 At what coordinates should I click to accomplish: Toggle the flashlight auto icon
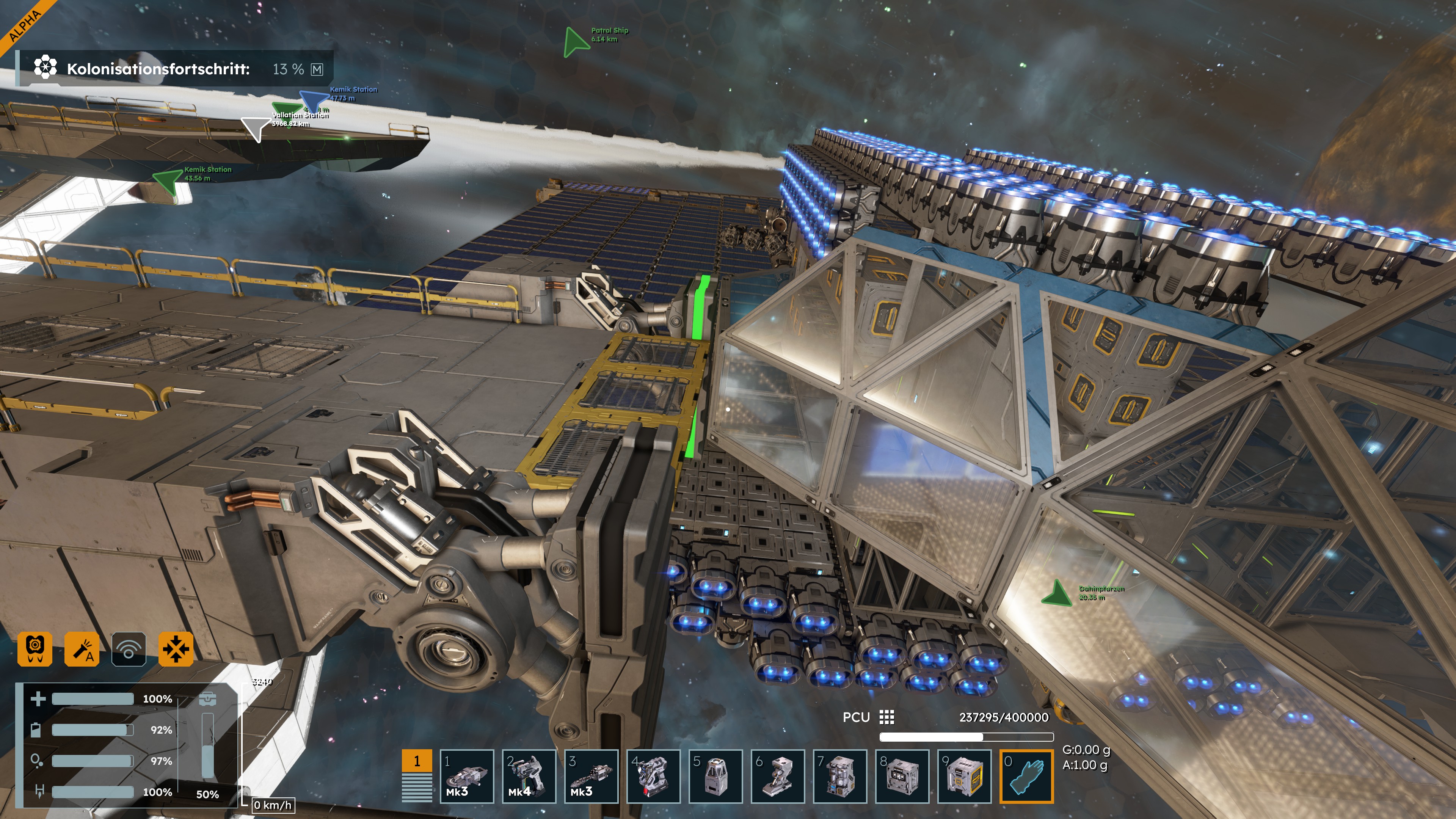click(x=82, y=648)
